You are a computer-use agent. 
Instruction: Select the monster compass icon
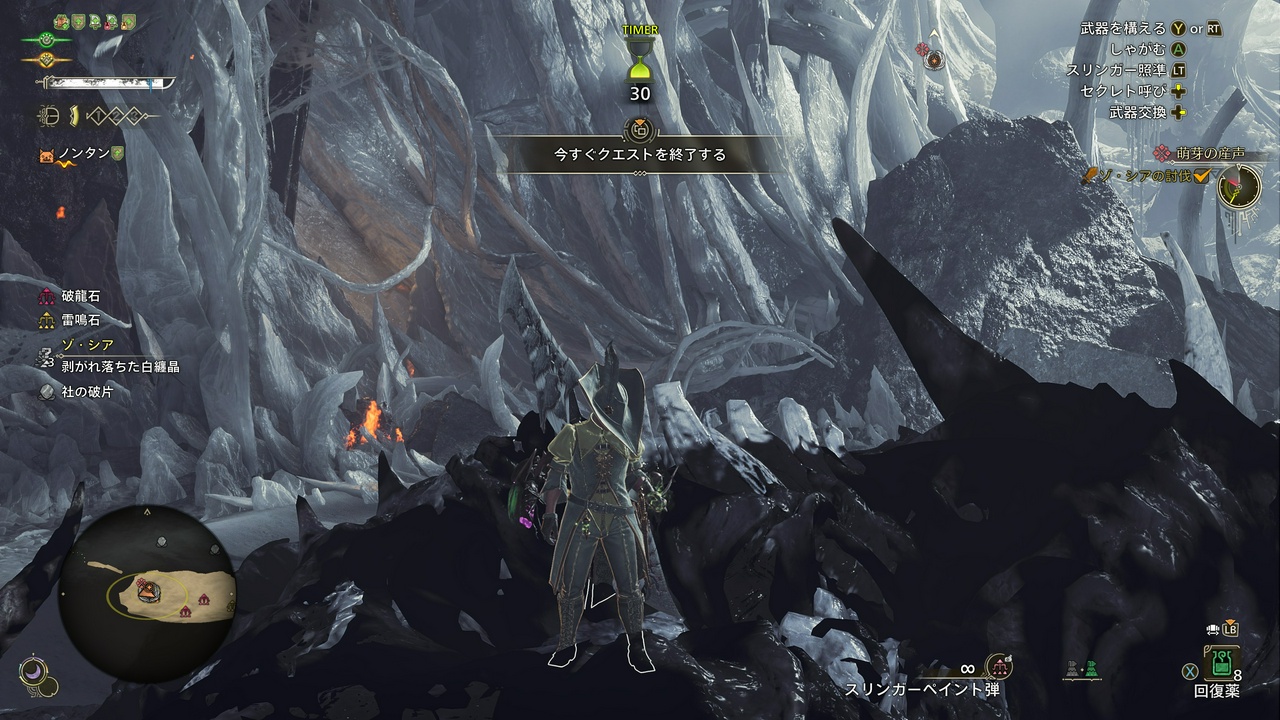(1239, 184)
